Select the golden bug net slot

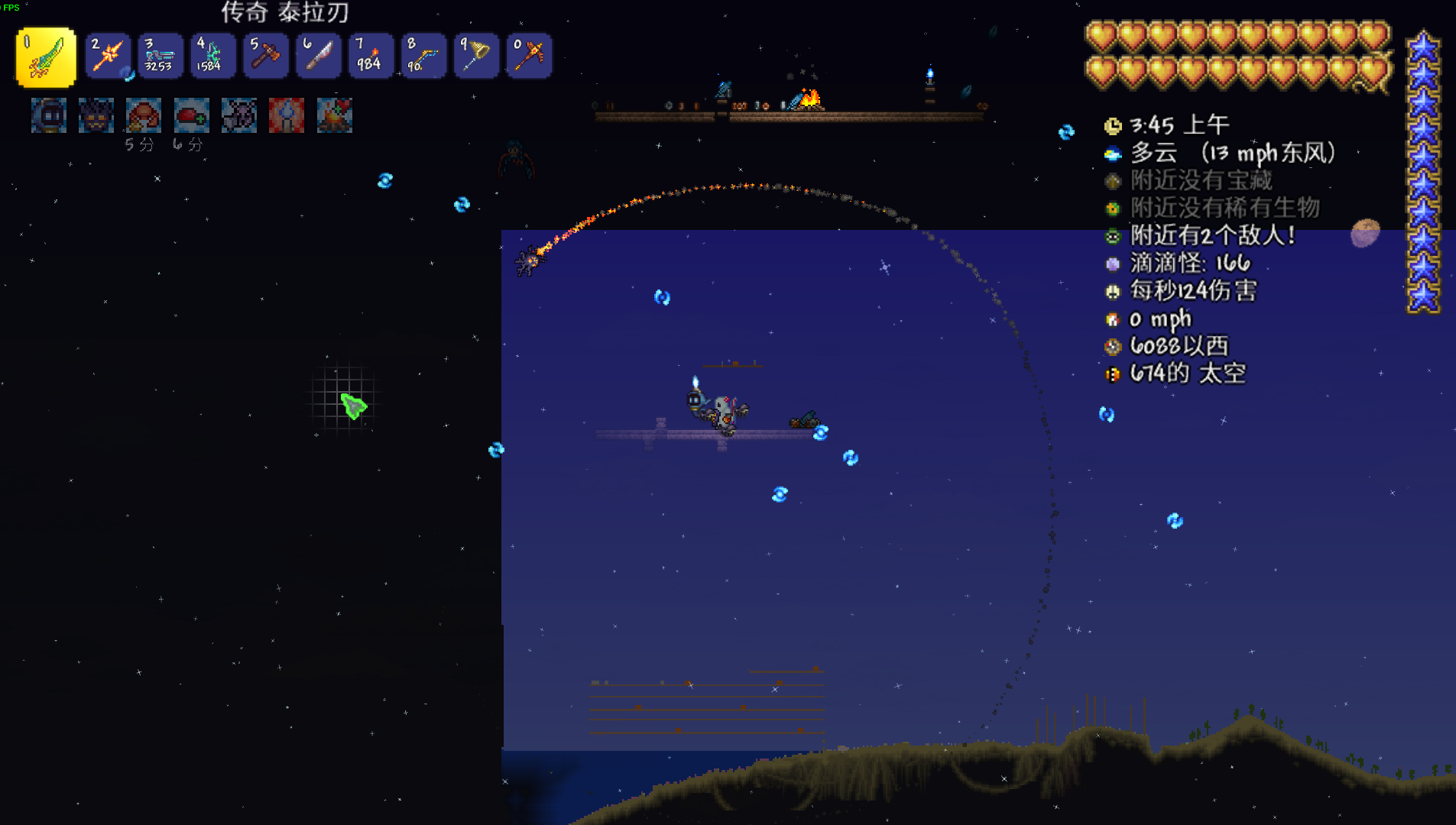(476, 56)
